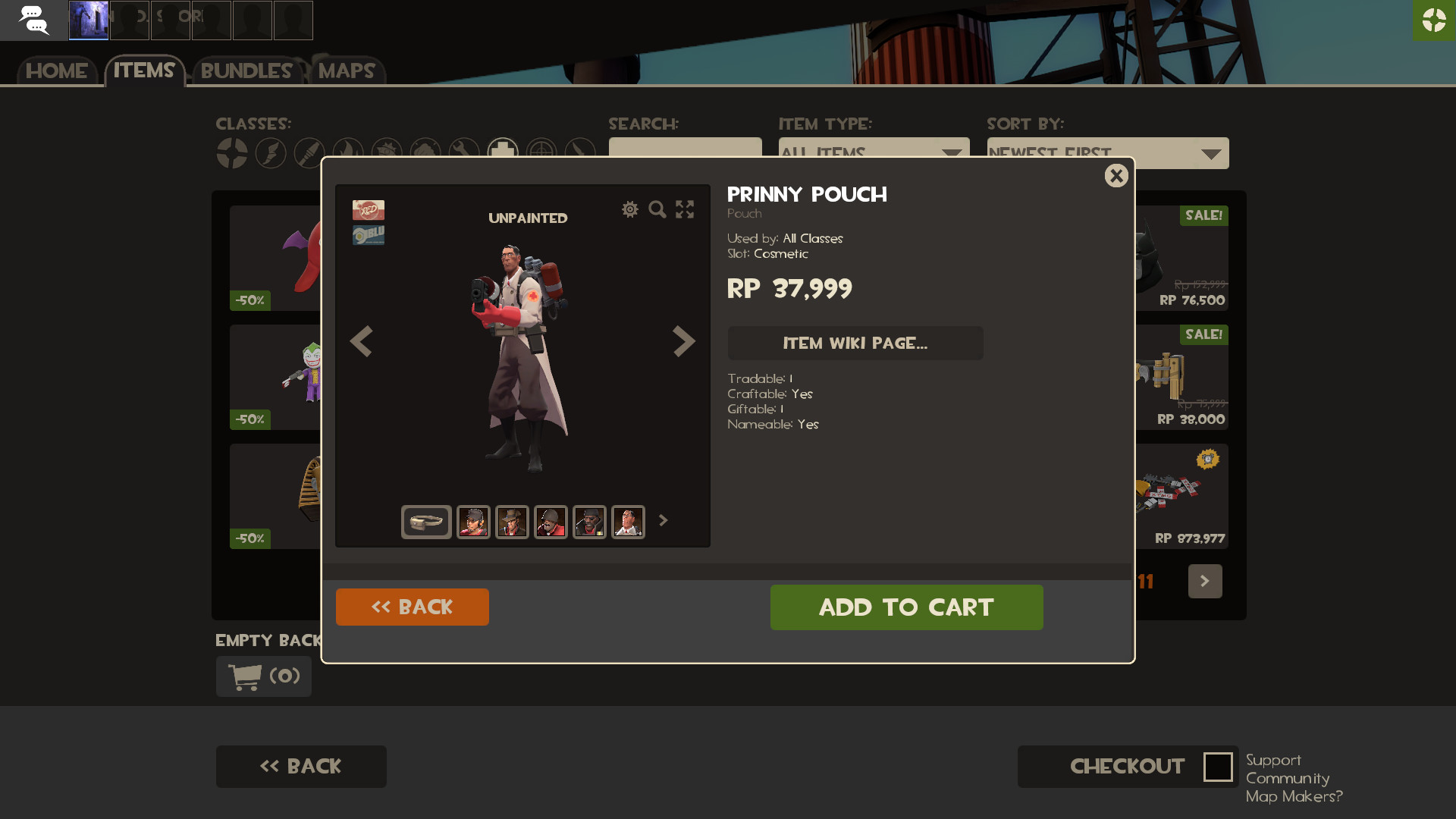
Task: Click the magnifying glass zoom icon
Action: [657, 210]
